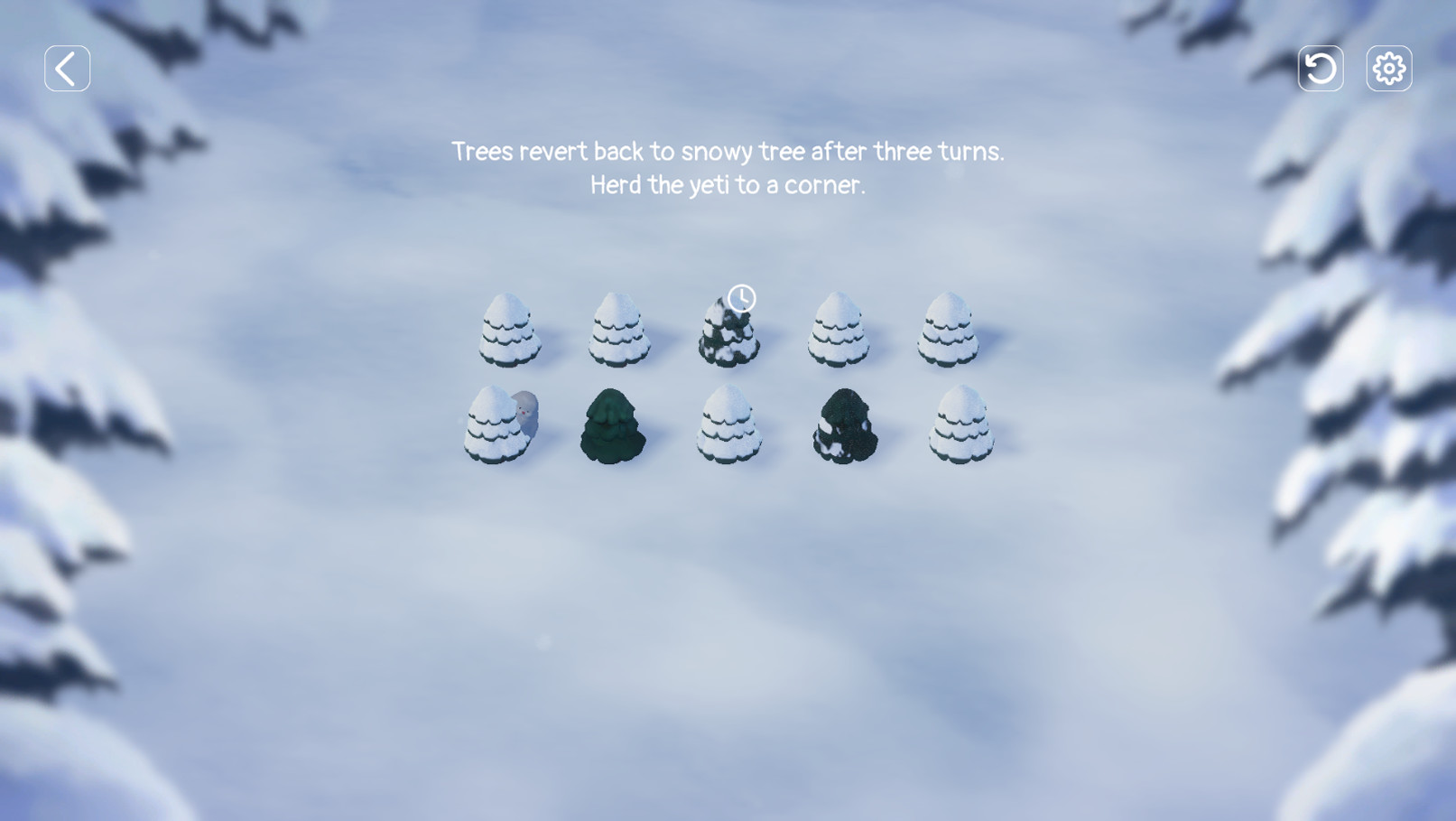Image resolution: width=1456 pixels, height=821 pixels.
Task: Open the settings gear icon
Action: (1389, 68)
